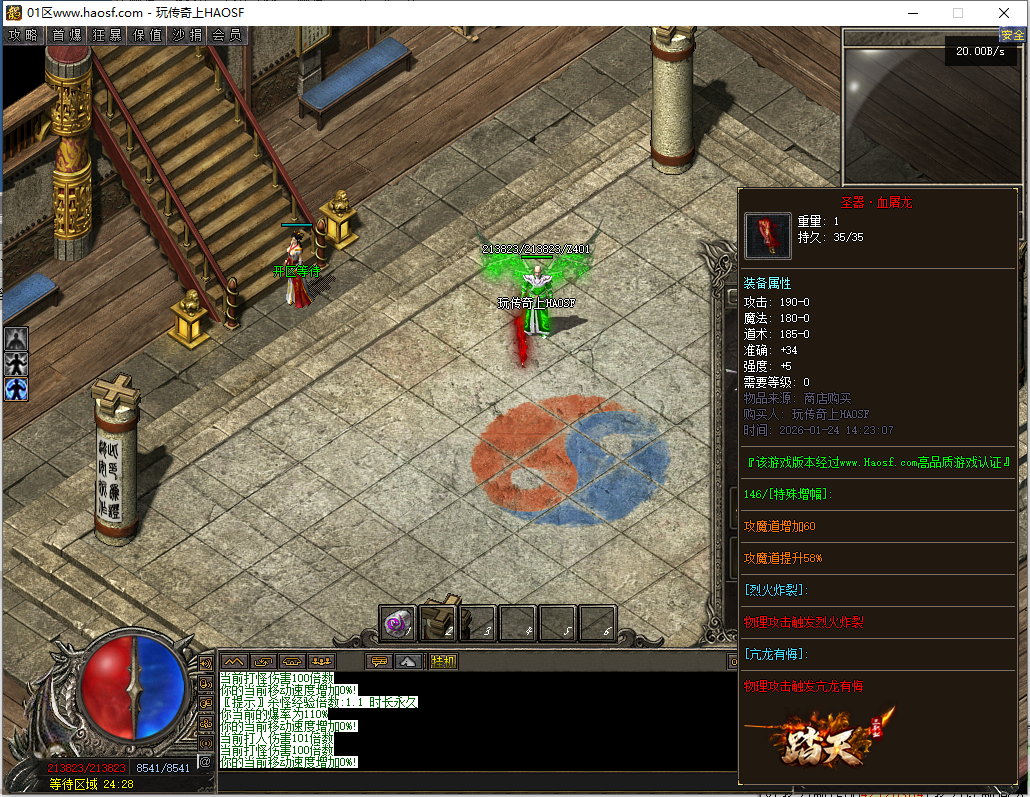The image size is (1030, 797).
Task: Click the 保值 top menu button
Action: (147, 35)
